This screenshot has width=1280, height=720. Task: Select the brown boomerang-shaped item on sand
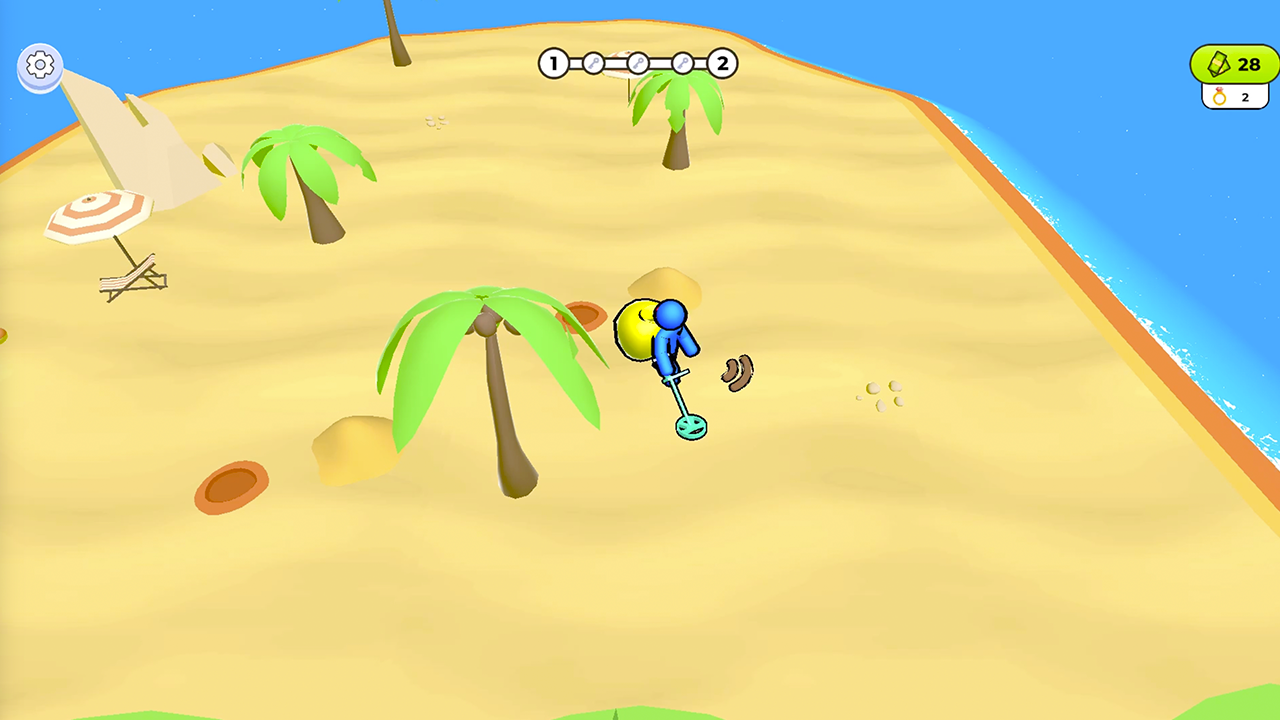pos(737,374)
